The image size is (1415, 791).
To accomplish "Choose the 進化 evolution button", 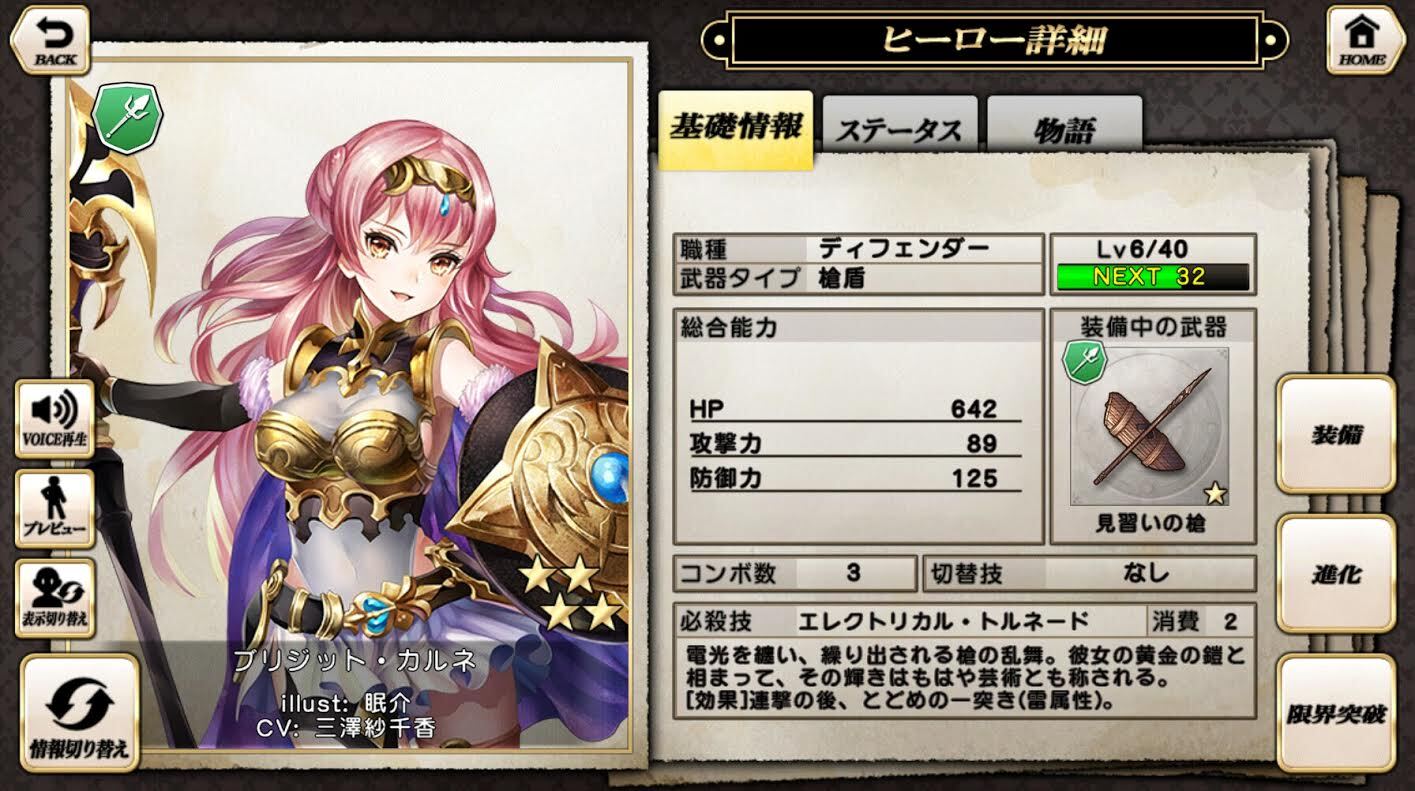I will (1336, 574).
